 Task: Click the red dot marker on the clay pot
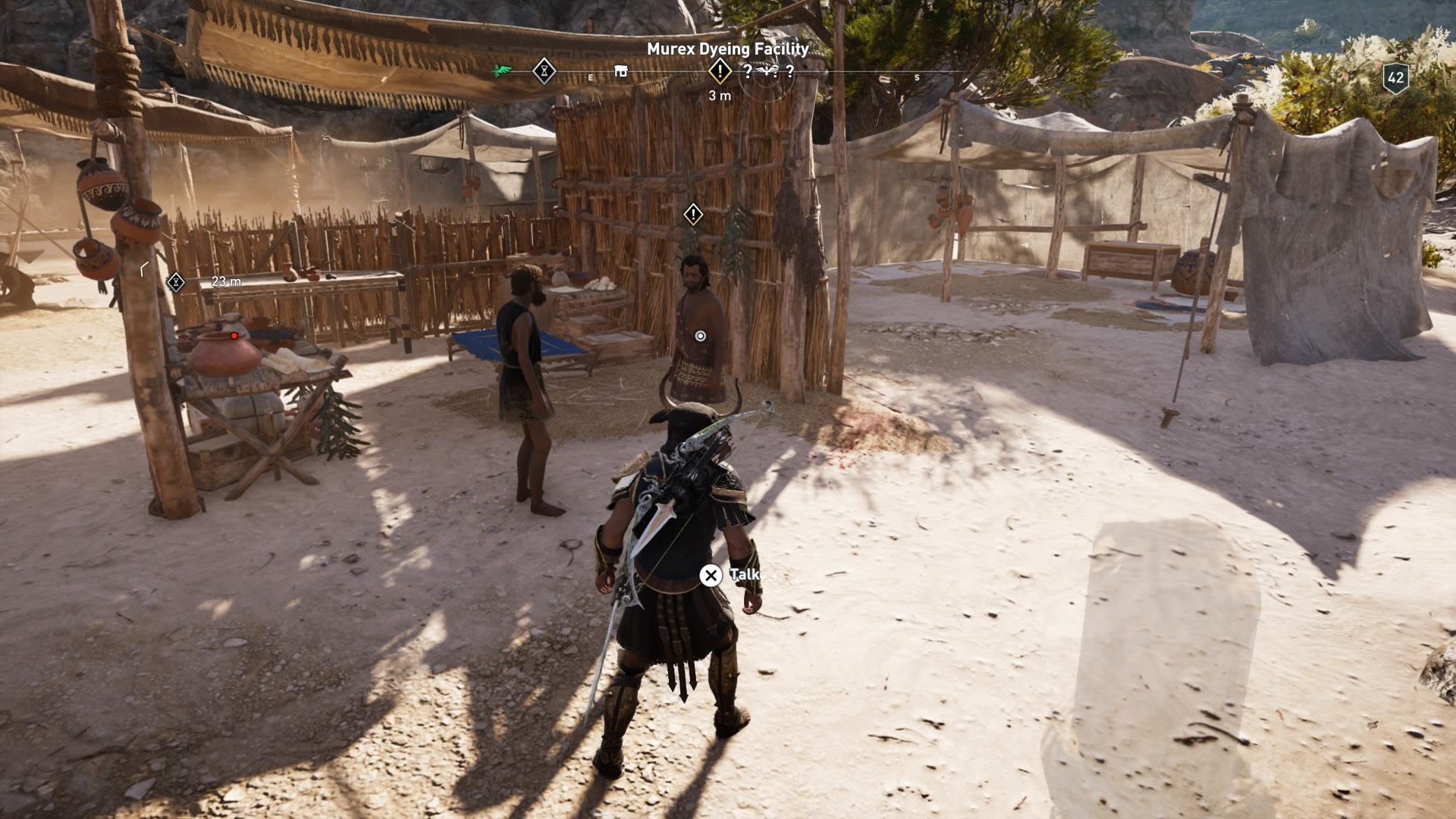234,334
